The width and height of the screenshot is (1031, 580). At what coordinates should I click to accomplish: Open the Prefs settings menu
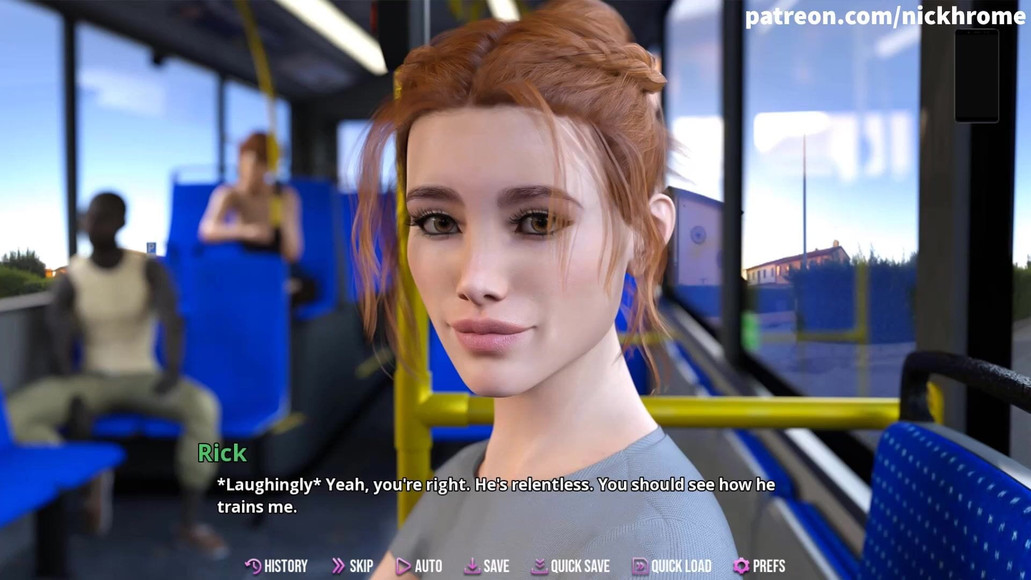point(758,566)
